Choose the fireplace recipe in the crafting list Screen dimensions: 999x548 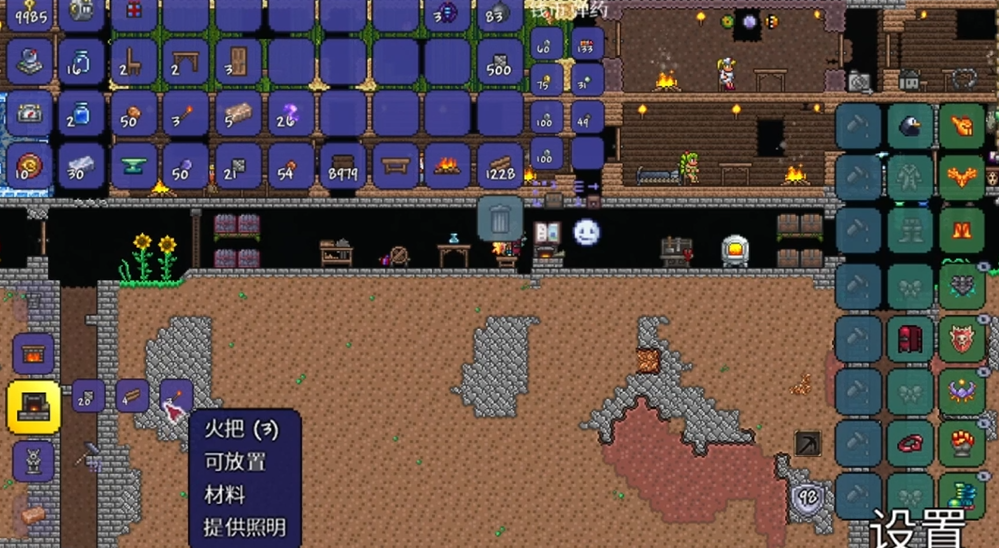pos(34,354)
